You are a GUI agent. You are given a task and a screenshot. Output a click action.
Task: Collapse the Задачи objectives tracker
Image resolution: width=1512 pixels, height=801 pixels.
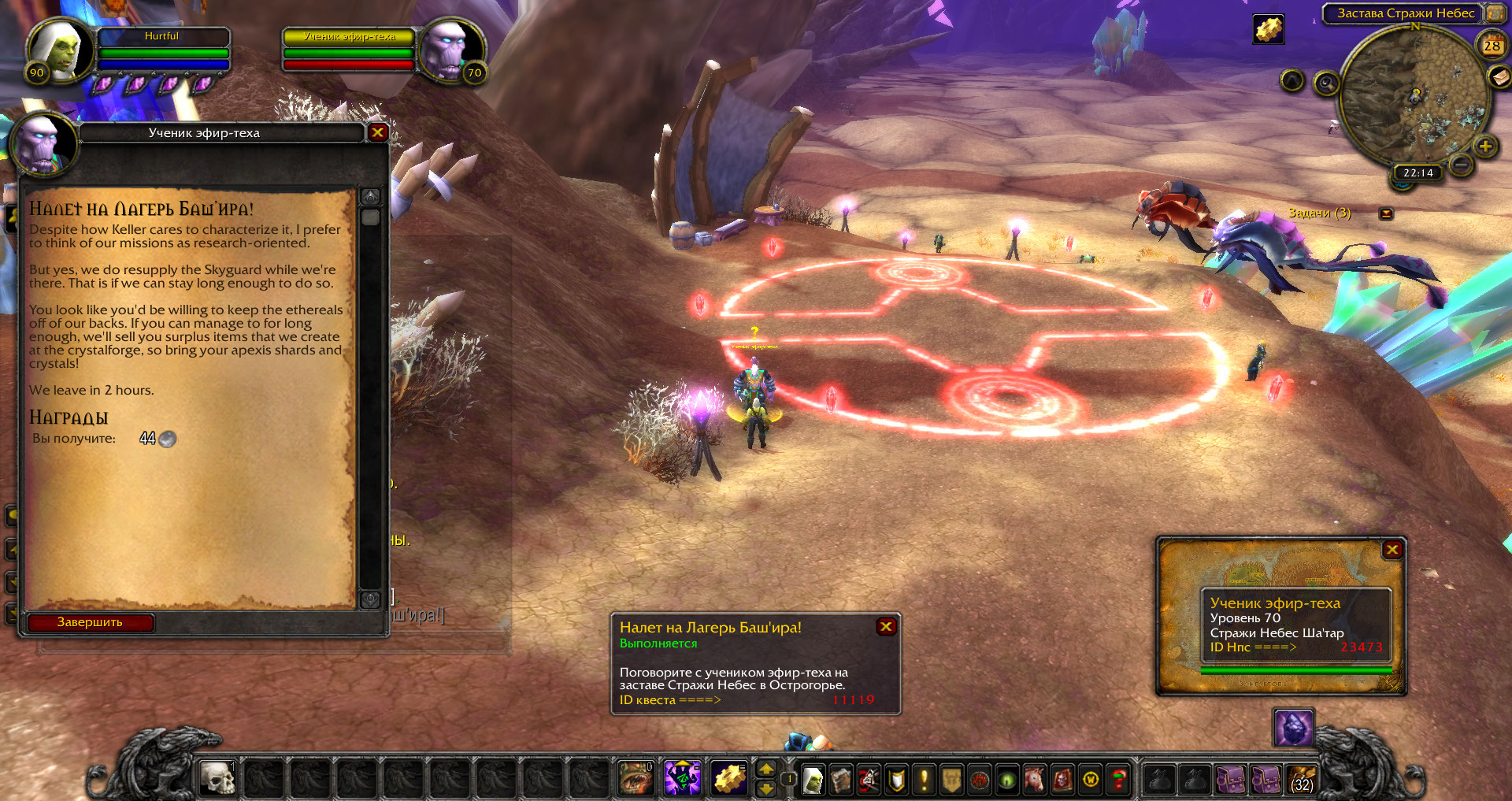coord(1386,213)
